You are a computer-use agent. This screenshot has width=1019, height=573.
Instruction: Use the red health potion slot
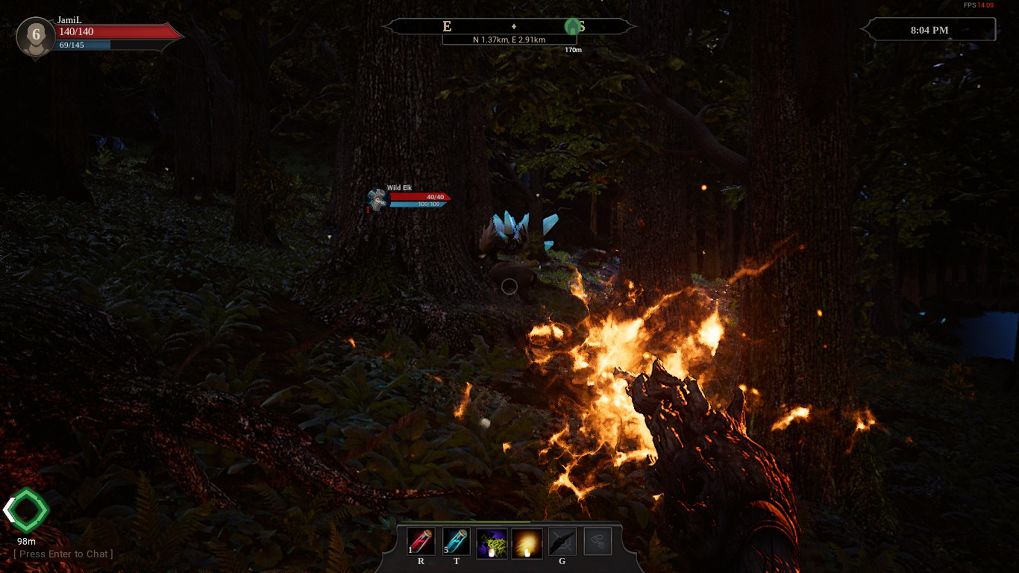(421, 542)
